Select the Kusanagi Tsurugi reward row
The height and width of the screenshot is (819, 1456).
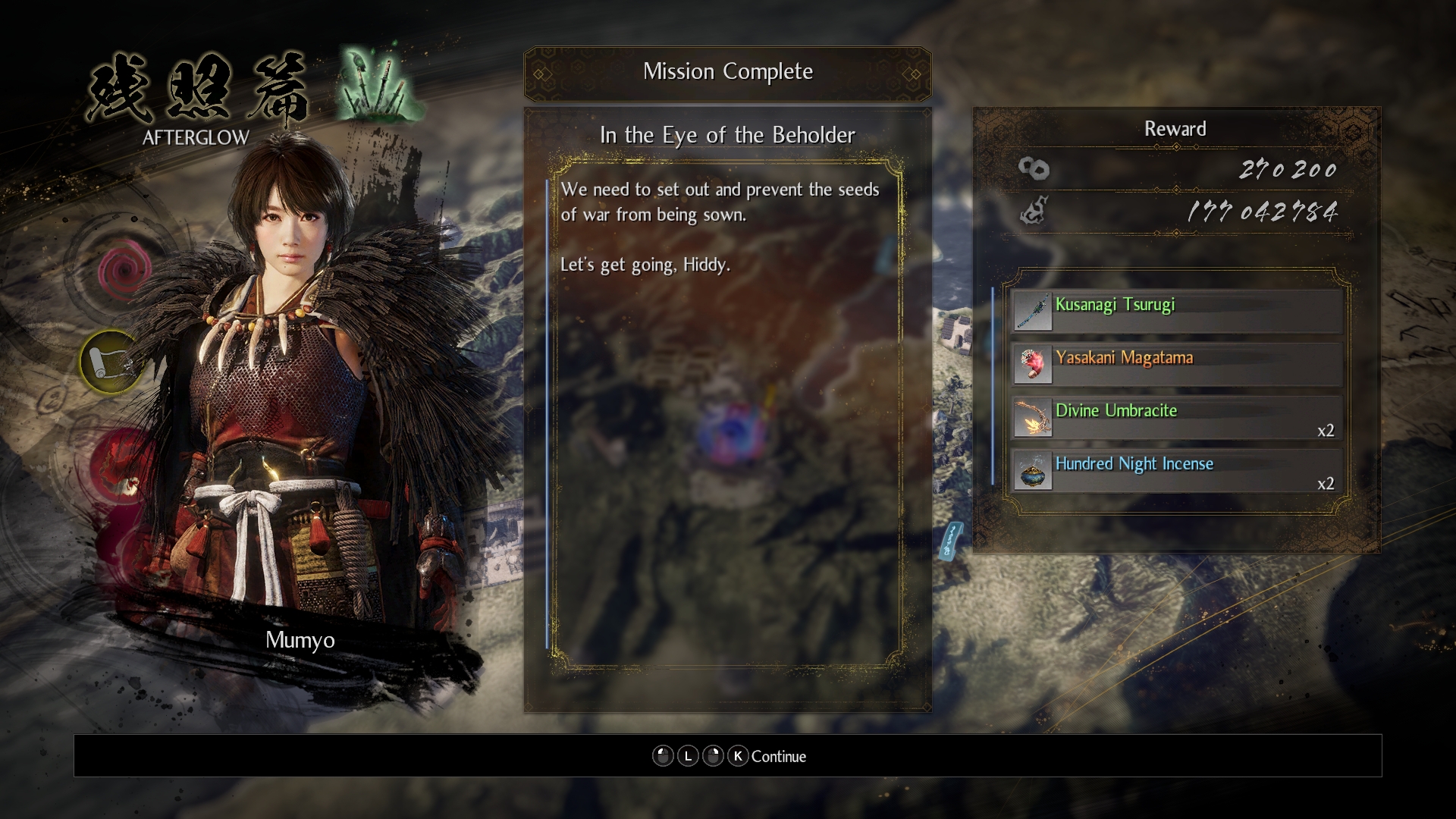[1176, 311]
